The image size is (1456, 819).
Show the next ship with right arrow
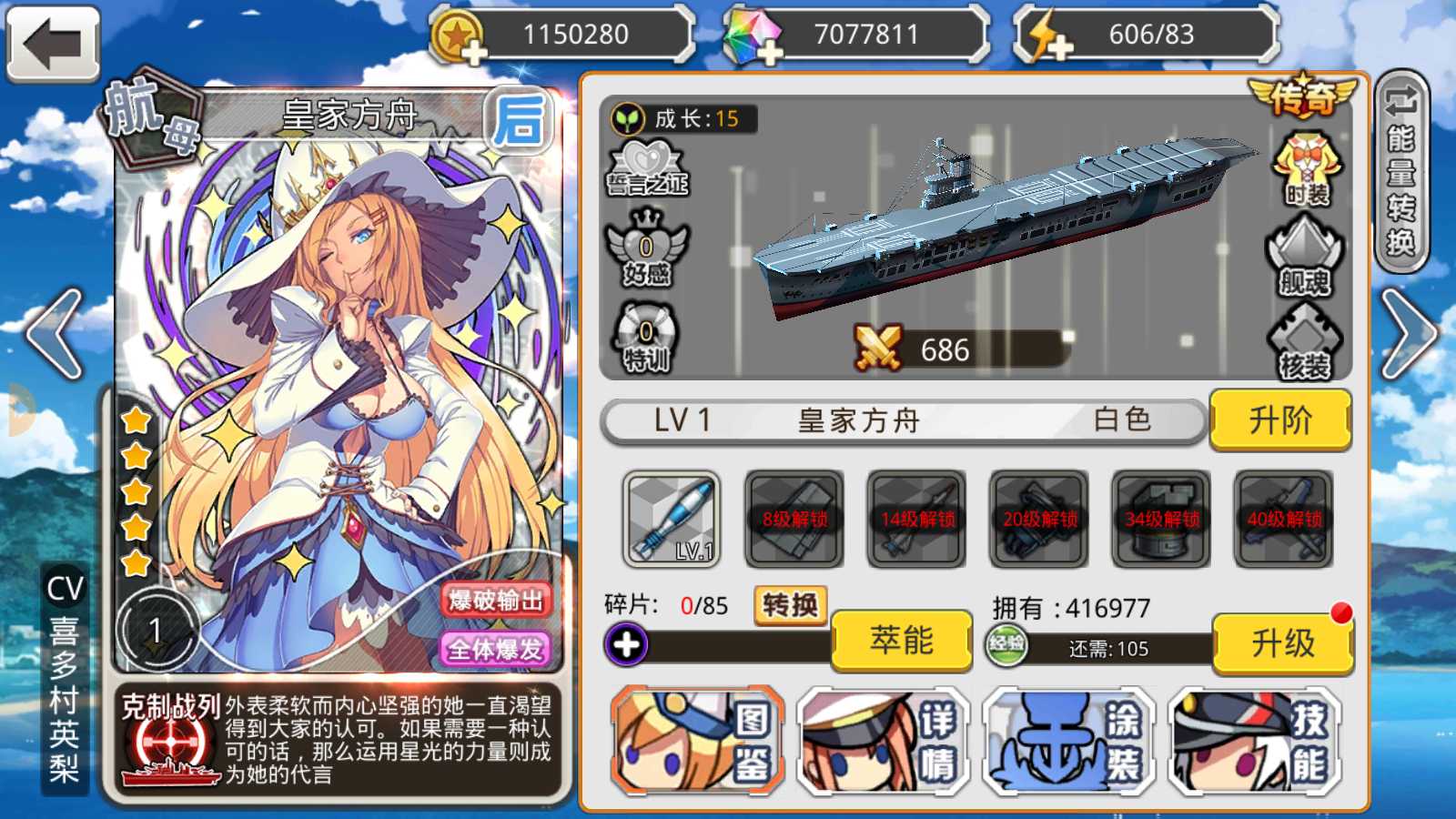pos(1407,334)
